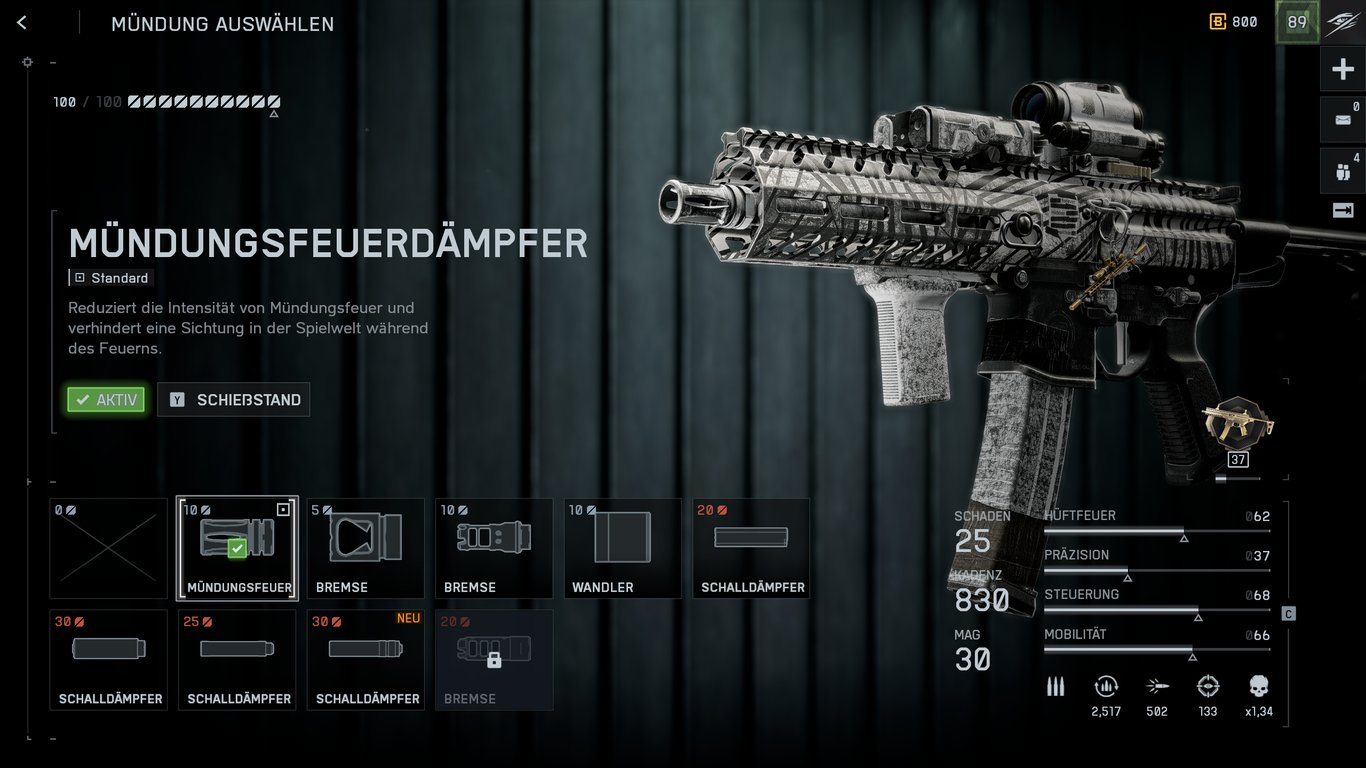Equip the Wandler muzzle attachment
The width and height of the screenshot is (1366, 768).
coord(622,548)
